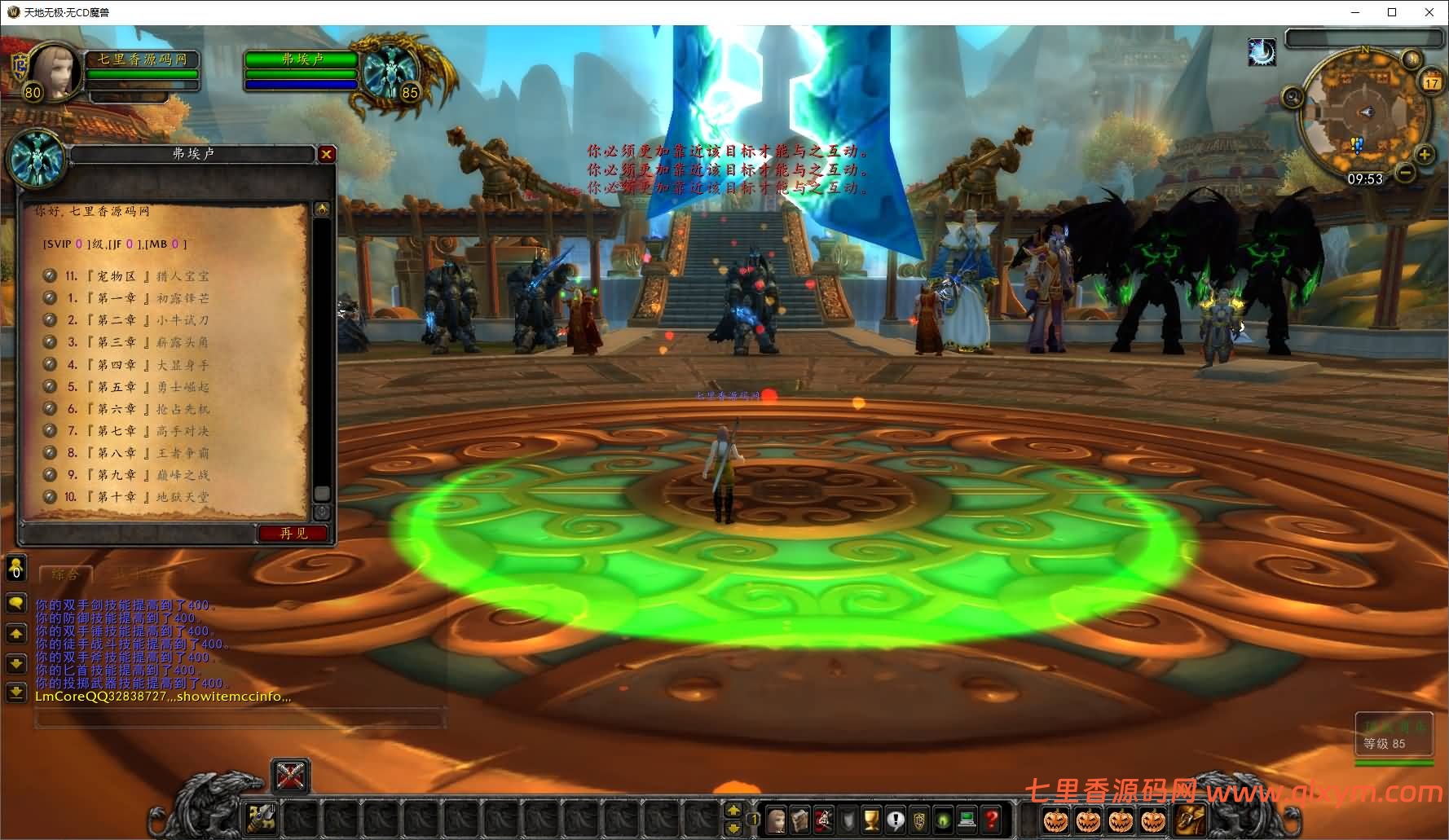Screen dimensions: 1449x840
Task: Select 第七章 高手对决 entry
Action: coord(137,431)
